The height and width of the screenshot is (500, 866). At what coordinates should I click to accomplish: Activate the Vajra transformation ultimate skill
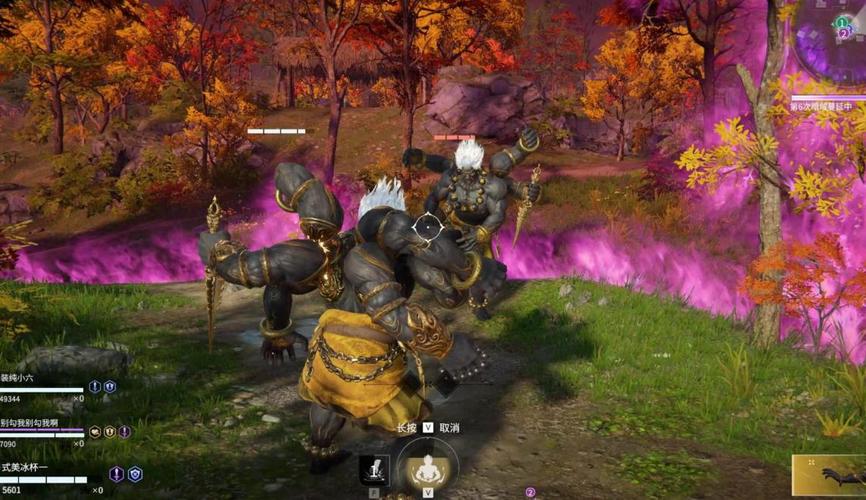click(427, 468)
